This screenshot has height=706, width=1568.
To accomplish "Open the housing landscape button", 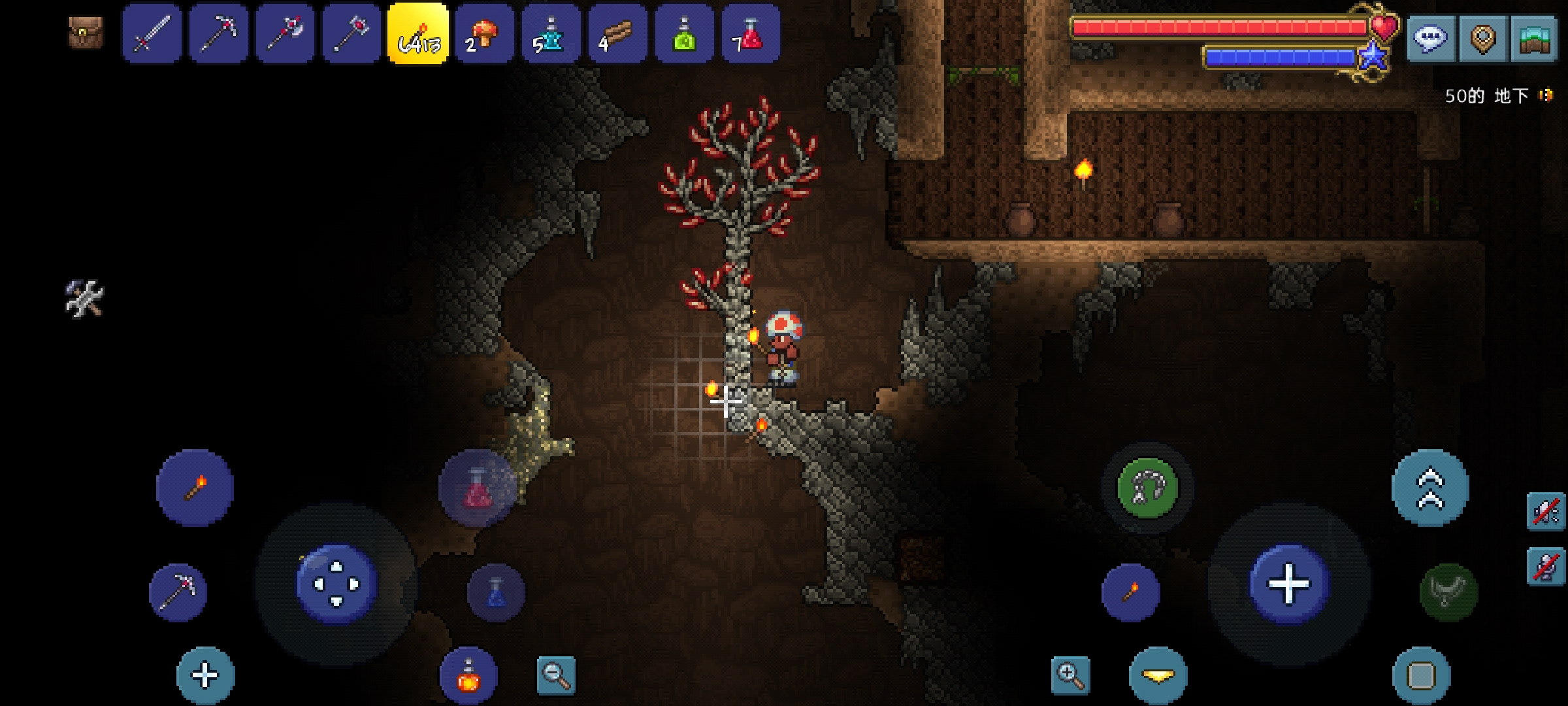I will coord(1535,39).
